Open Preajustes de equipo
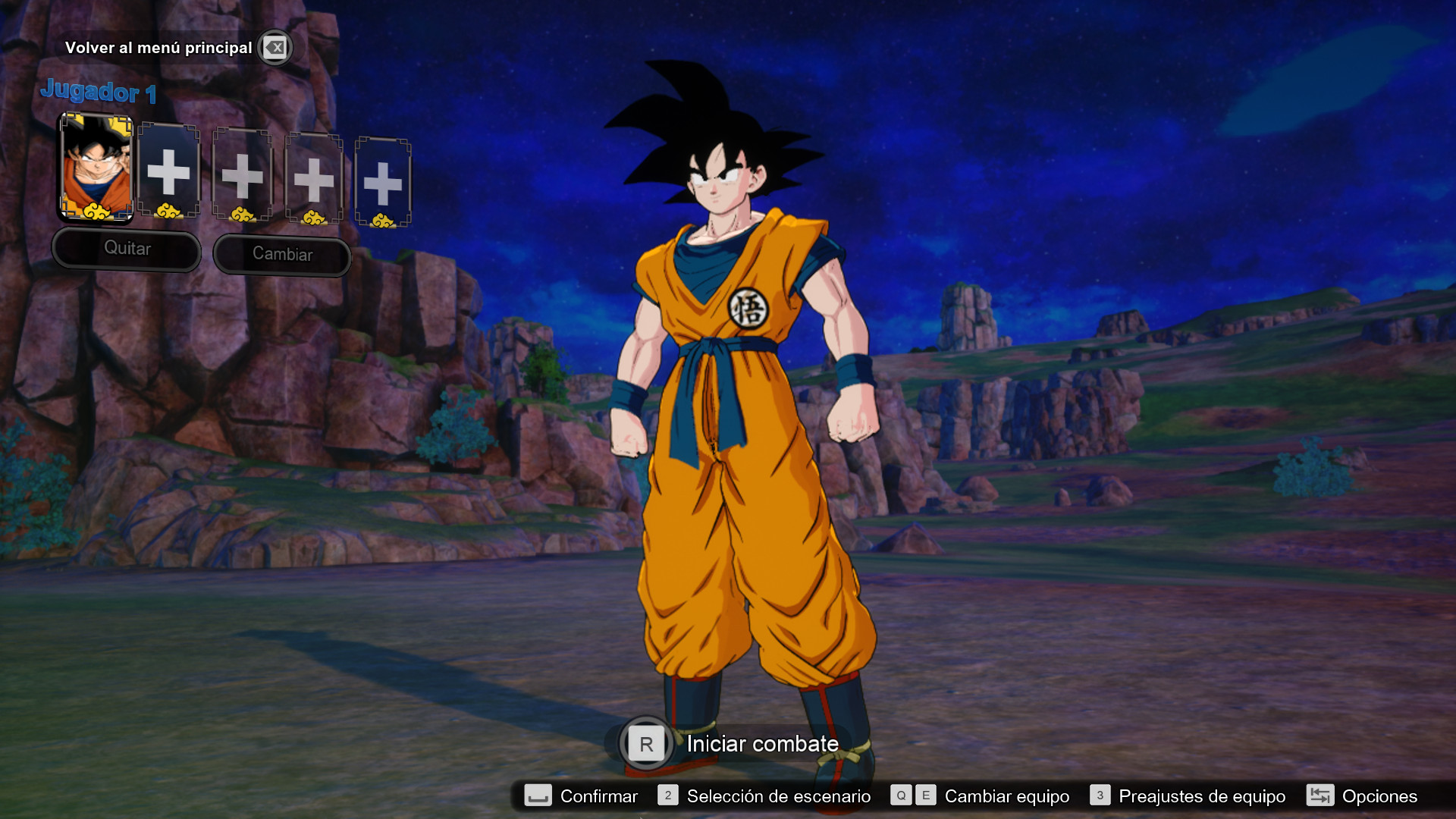The width and height of the screenshot is (1456, 819). tap(1202, 796)
